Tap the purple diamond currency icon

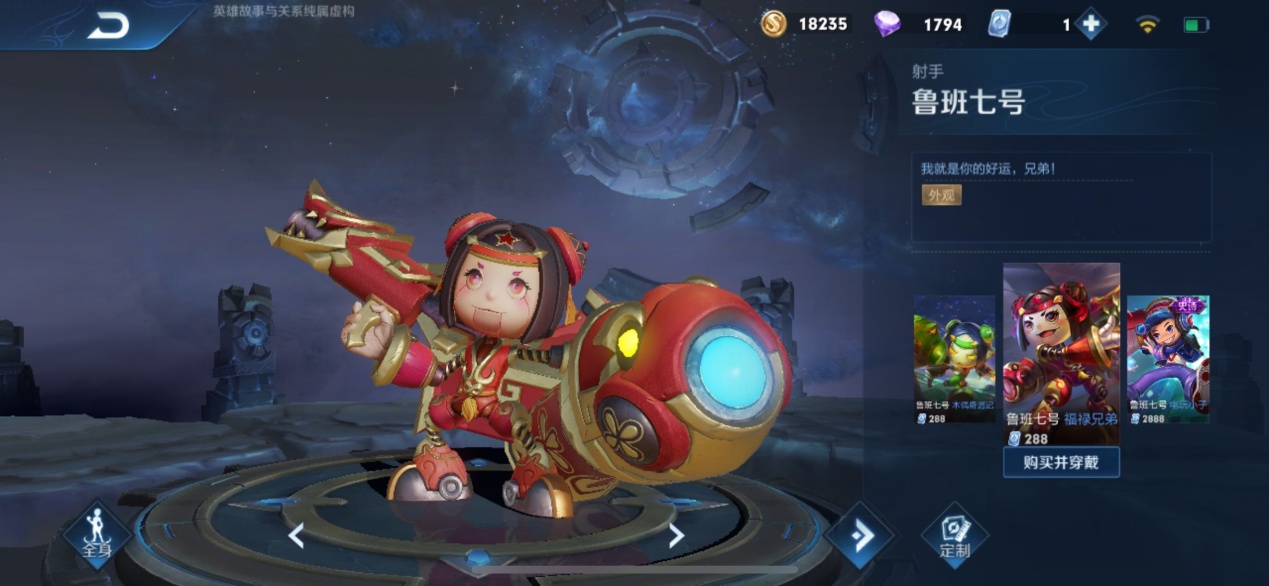pyautogui.click(x=887, y=24)
